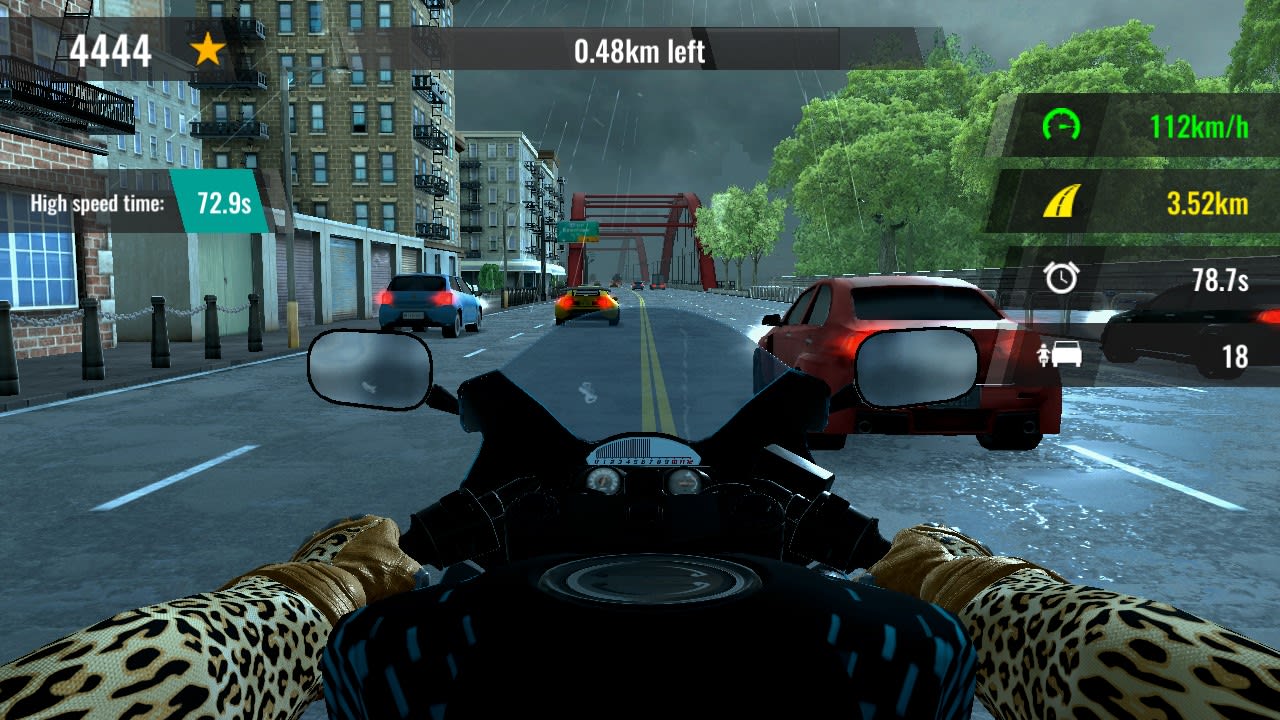Select the yellow road distance icon

[1060, 199]
